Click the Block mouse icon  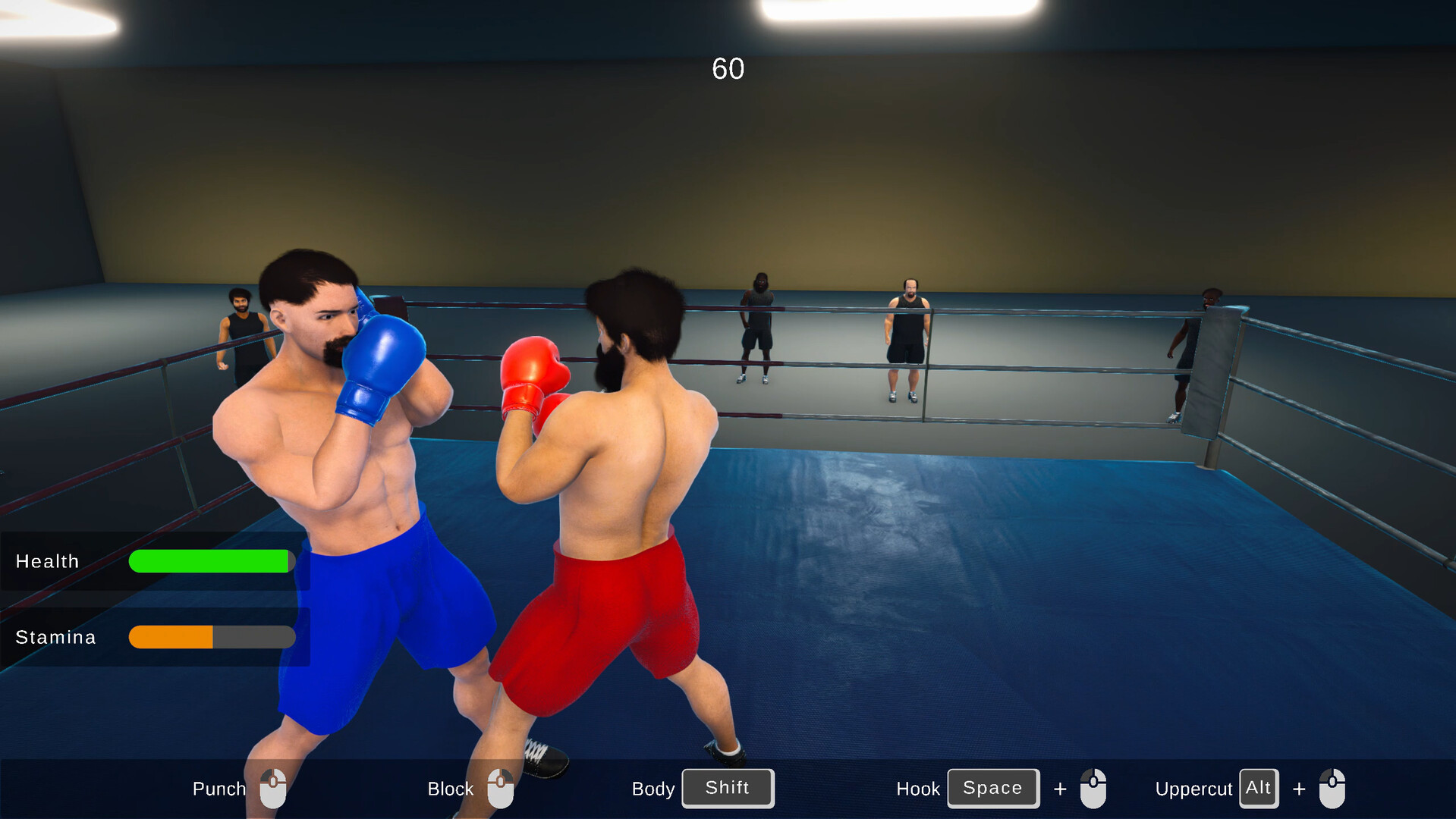pyautogui.click(x=502, y=789)
